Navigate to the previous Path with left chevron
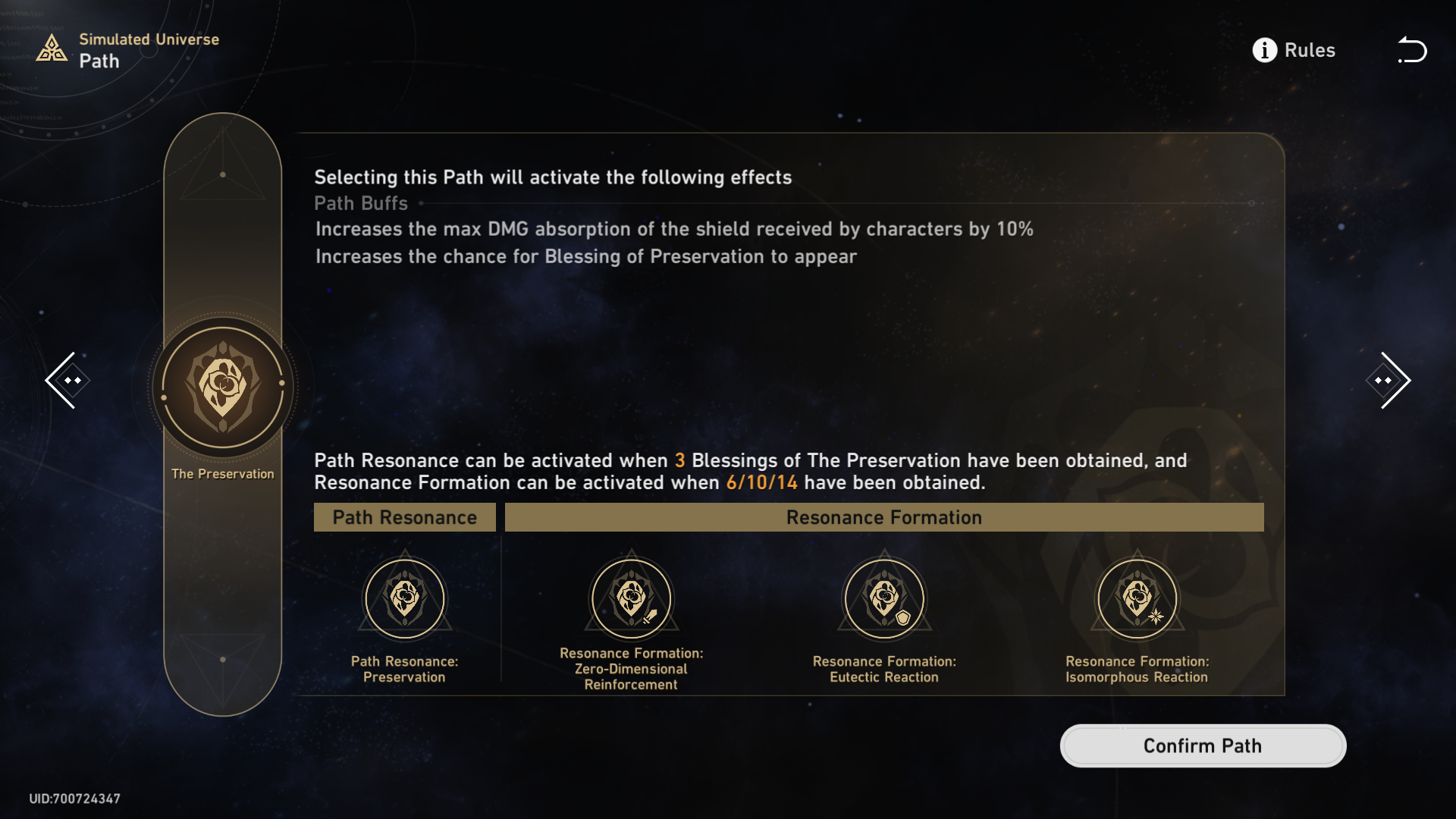 (x=67, y=379)
